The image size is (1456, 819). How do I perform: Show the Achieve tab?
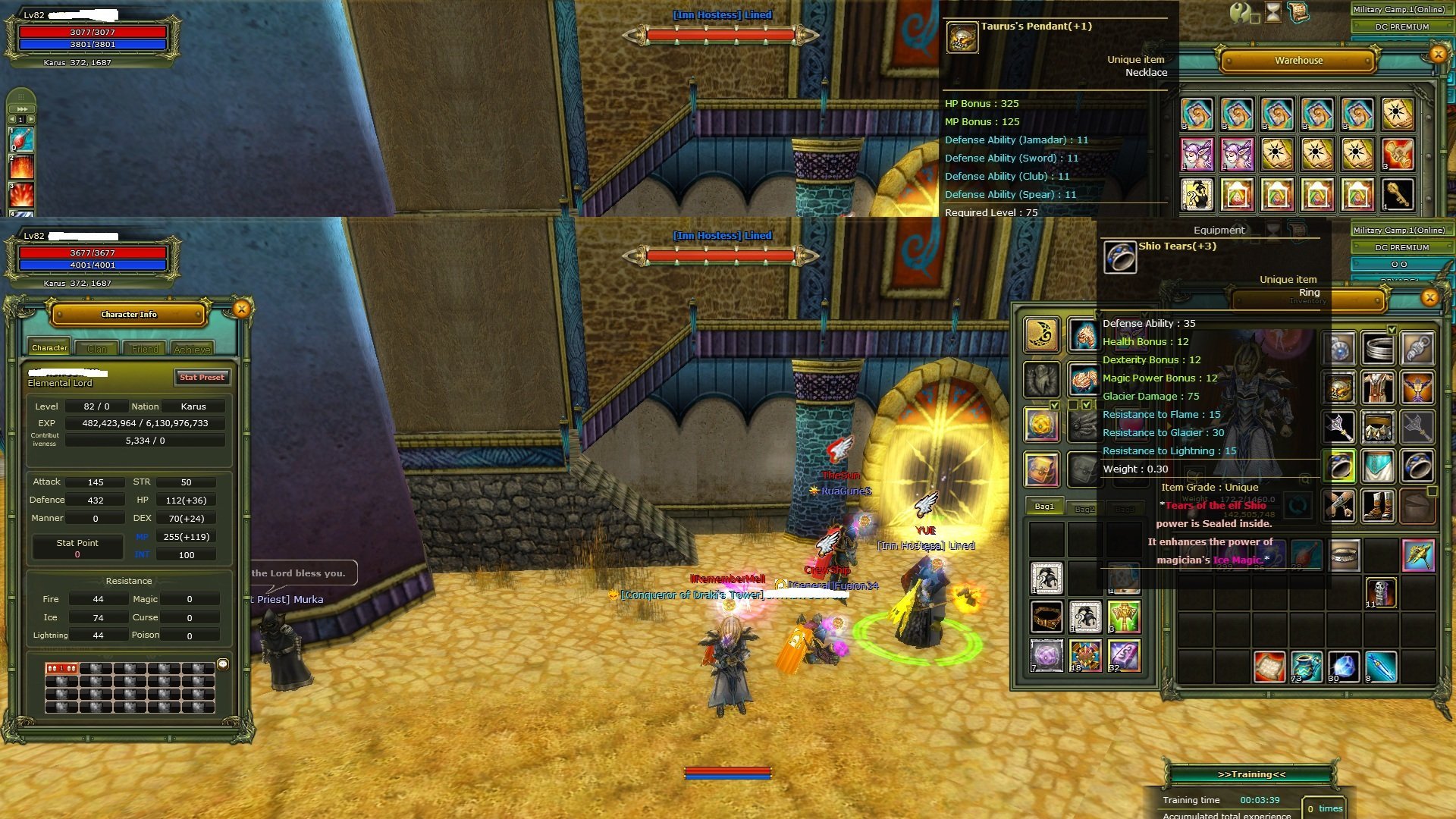192,349
